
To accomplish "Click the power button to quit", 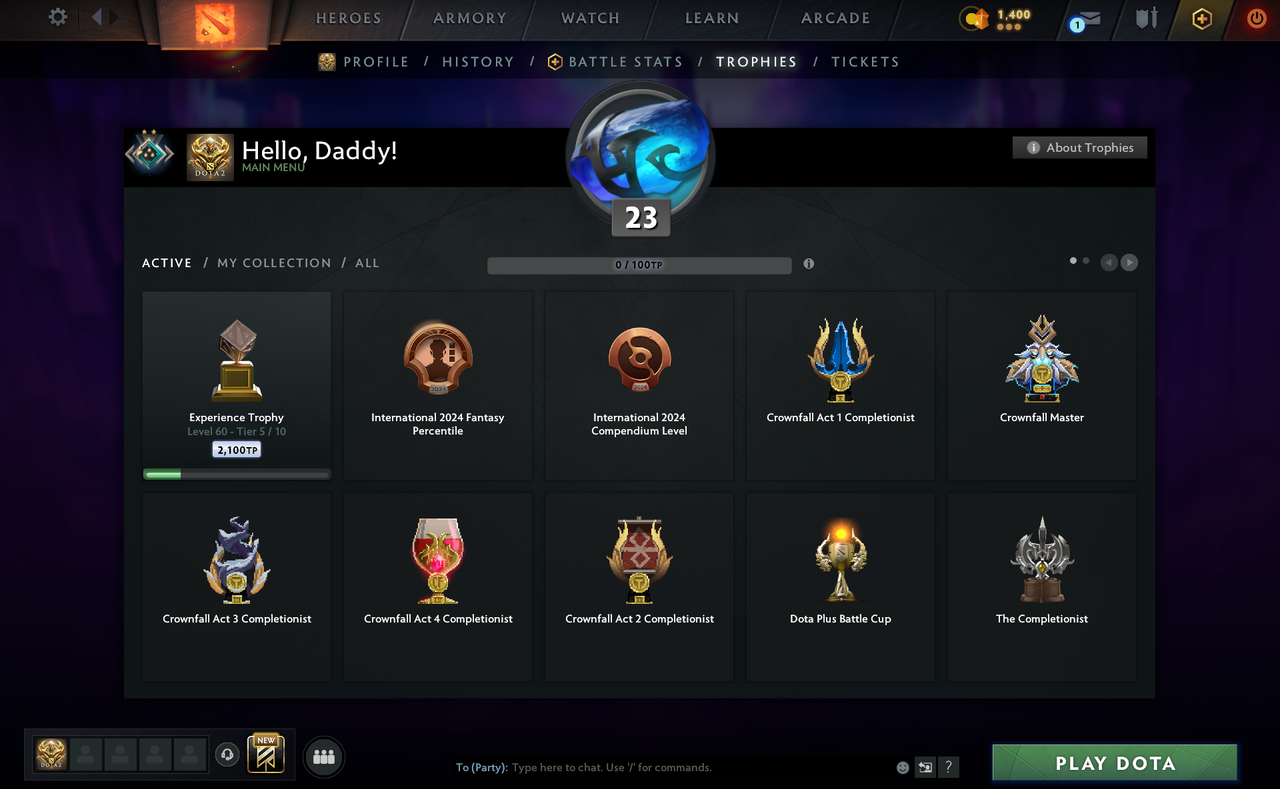I will 1256,18.
